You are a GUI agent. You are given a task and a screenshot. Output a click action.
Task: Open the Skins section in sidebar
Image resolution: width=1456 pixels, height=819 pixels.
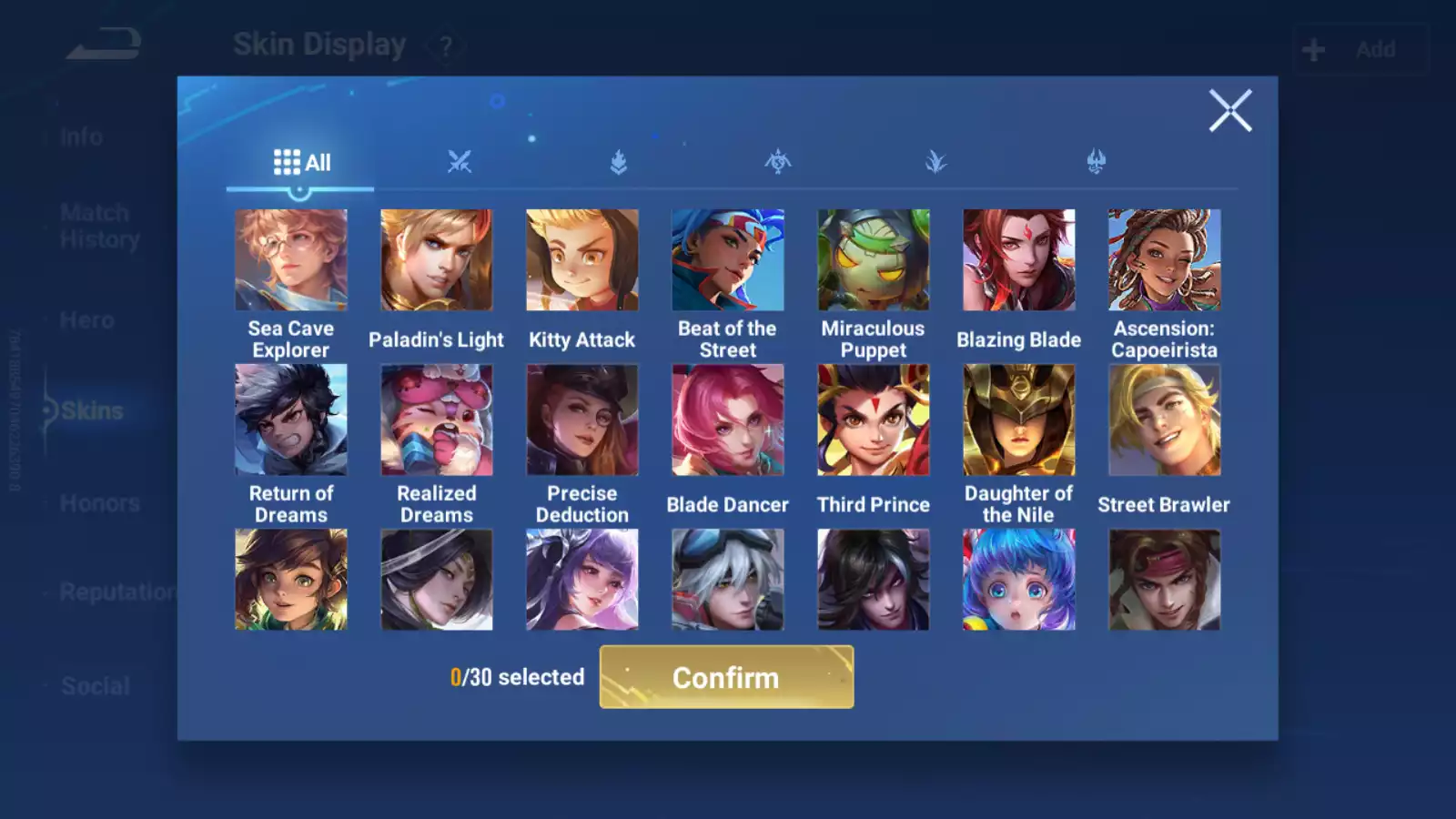pyautogui.click(x=91, y=410)
